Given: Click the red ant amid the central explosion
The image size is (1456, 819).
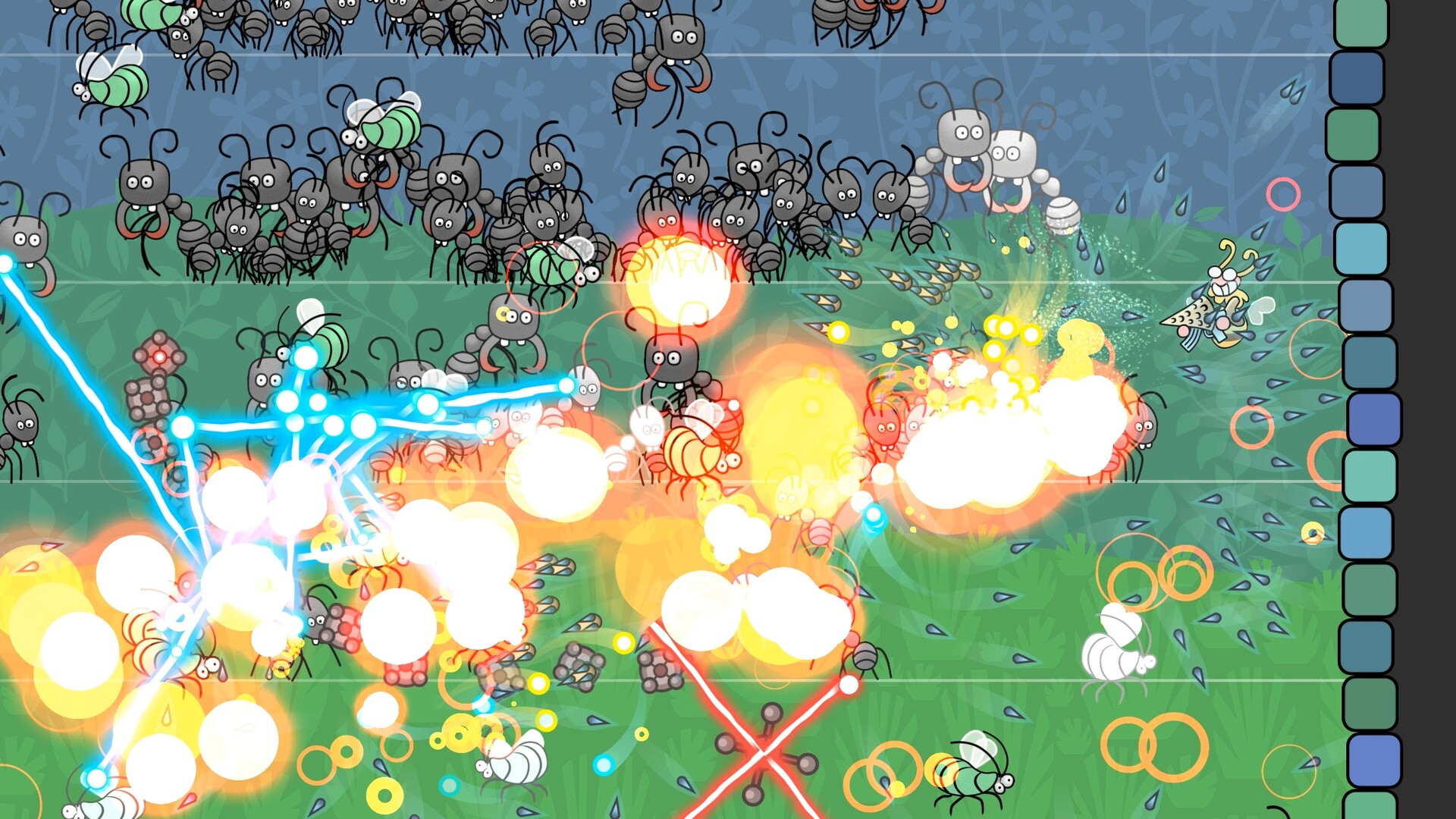Looking at the screenshot, I should click(883, 428).
